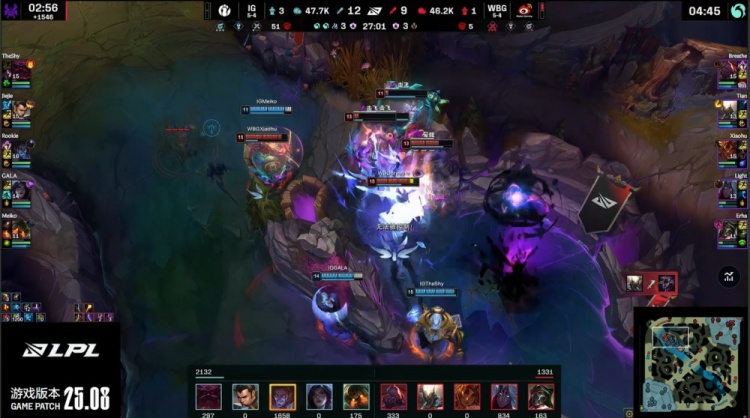
Task: Select GALA's champion portrait
Action: pos(16,190)
